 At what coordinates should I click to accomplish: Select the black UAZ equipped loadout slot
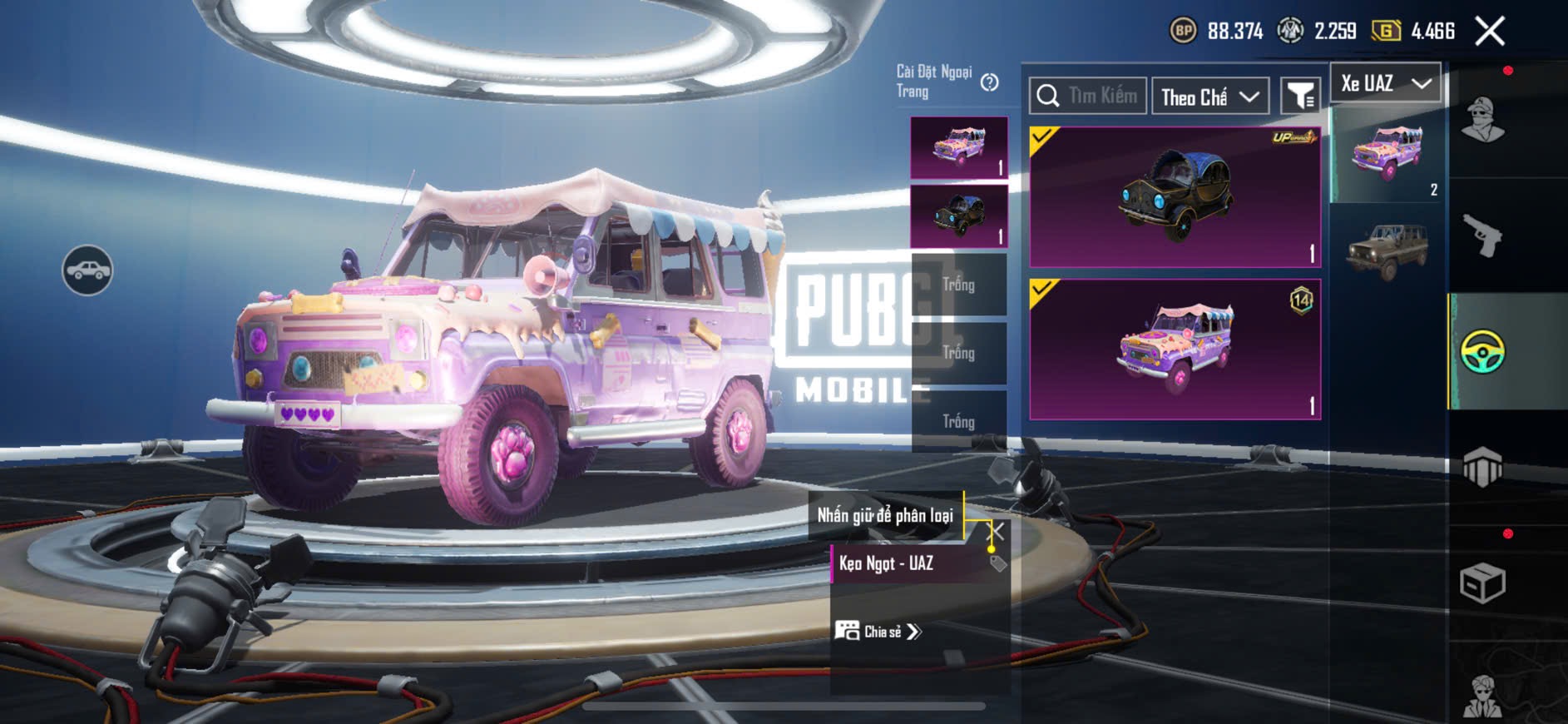(x=959, y=216)
